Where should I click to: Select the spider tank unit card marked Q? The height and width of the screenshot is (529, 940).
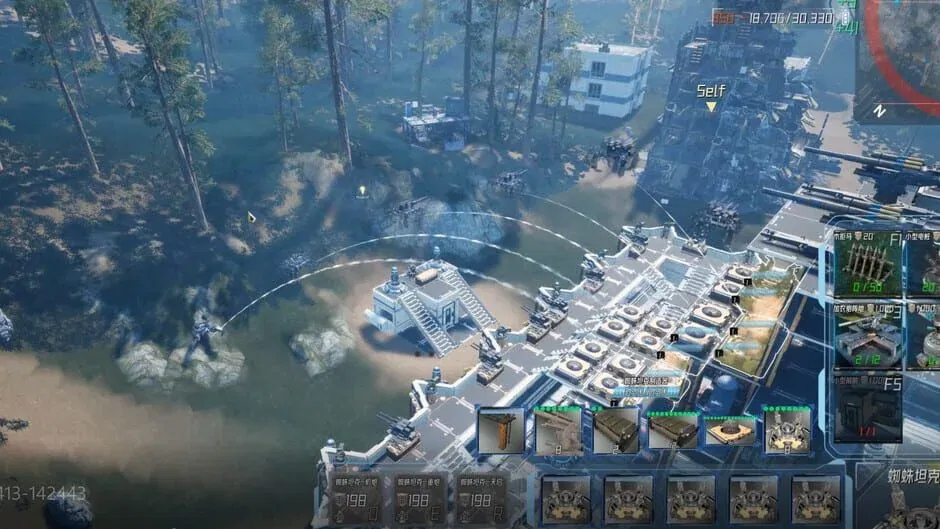tap(358, 499)
